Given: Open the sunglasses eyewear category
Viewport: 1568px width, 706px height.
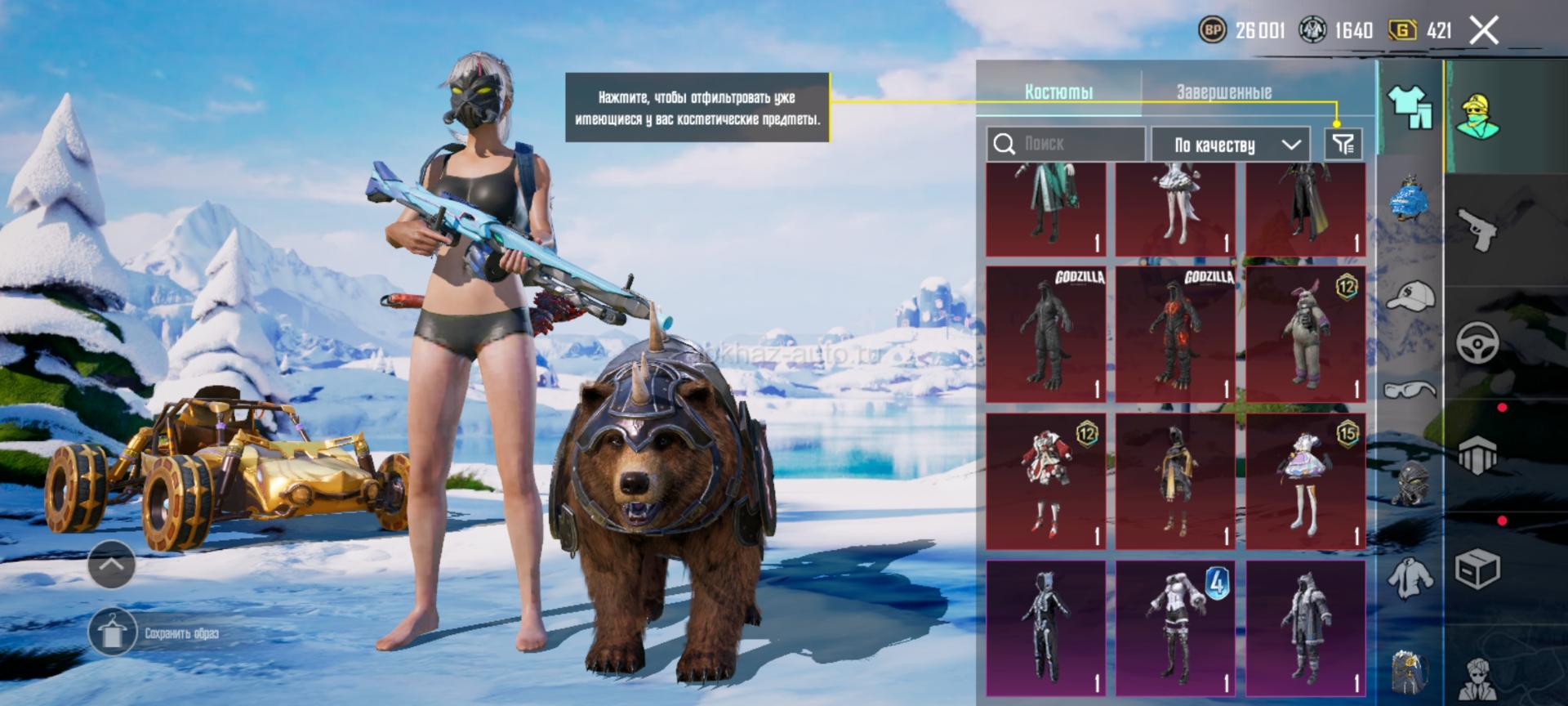Looking at the screenshot, I should coord(1410,389).
